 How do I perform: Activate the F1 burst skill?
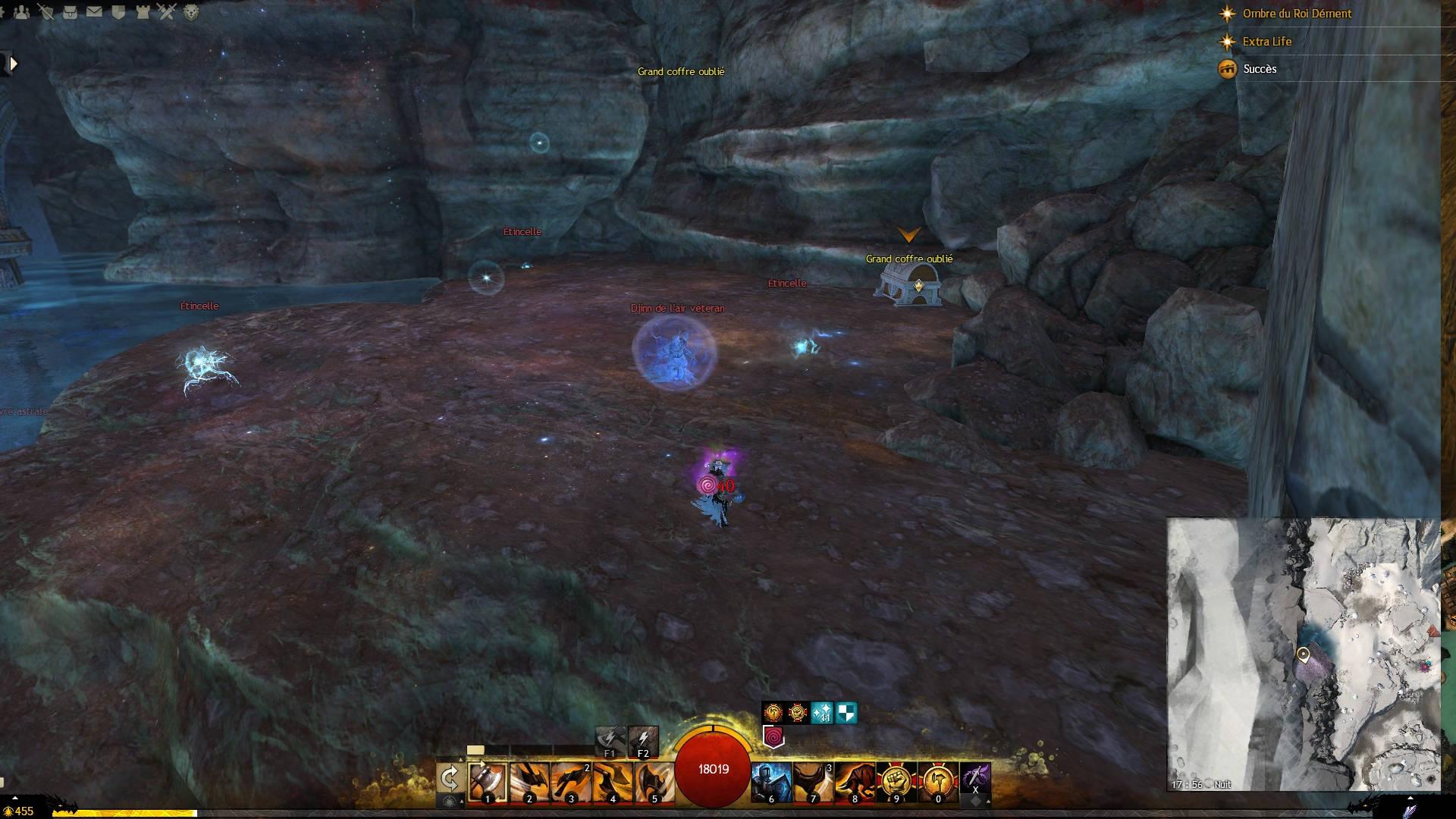(610, 741)
